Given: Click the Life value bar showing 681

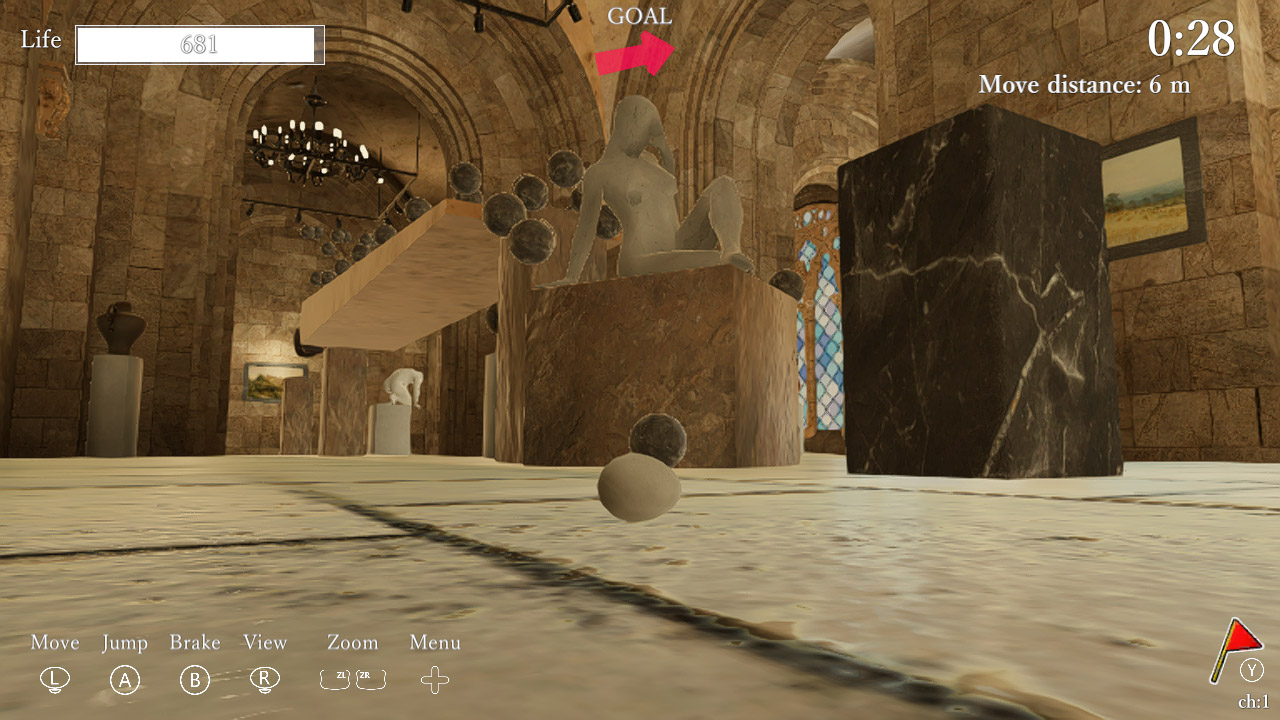Looking at the screenshot, I should click(199, 44).
